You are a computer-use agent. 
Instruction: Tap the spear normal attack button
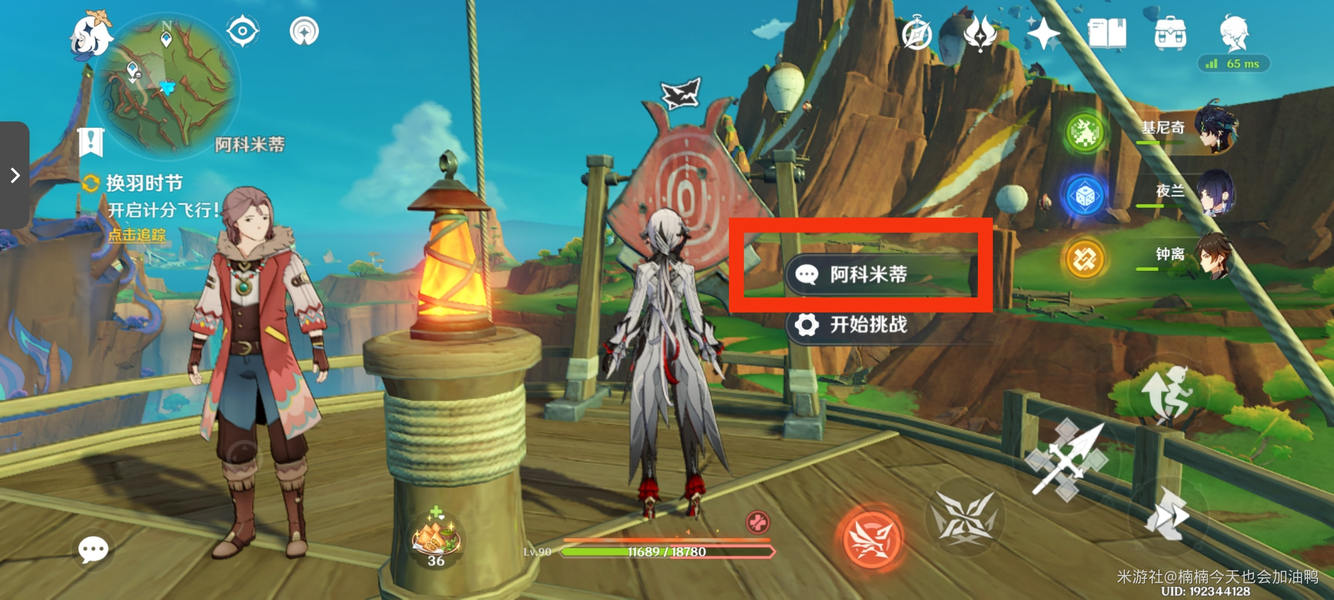coord(1064,459)
